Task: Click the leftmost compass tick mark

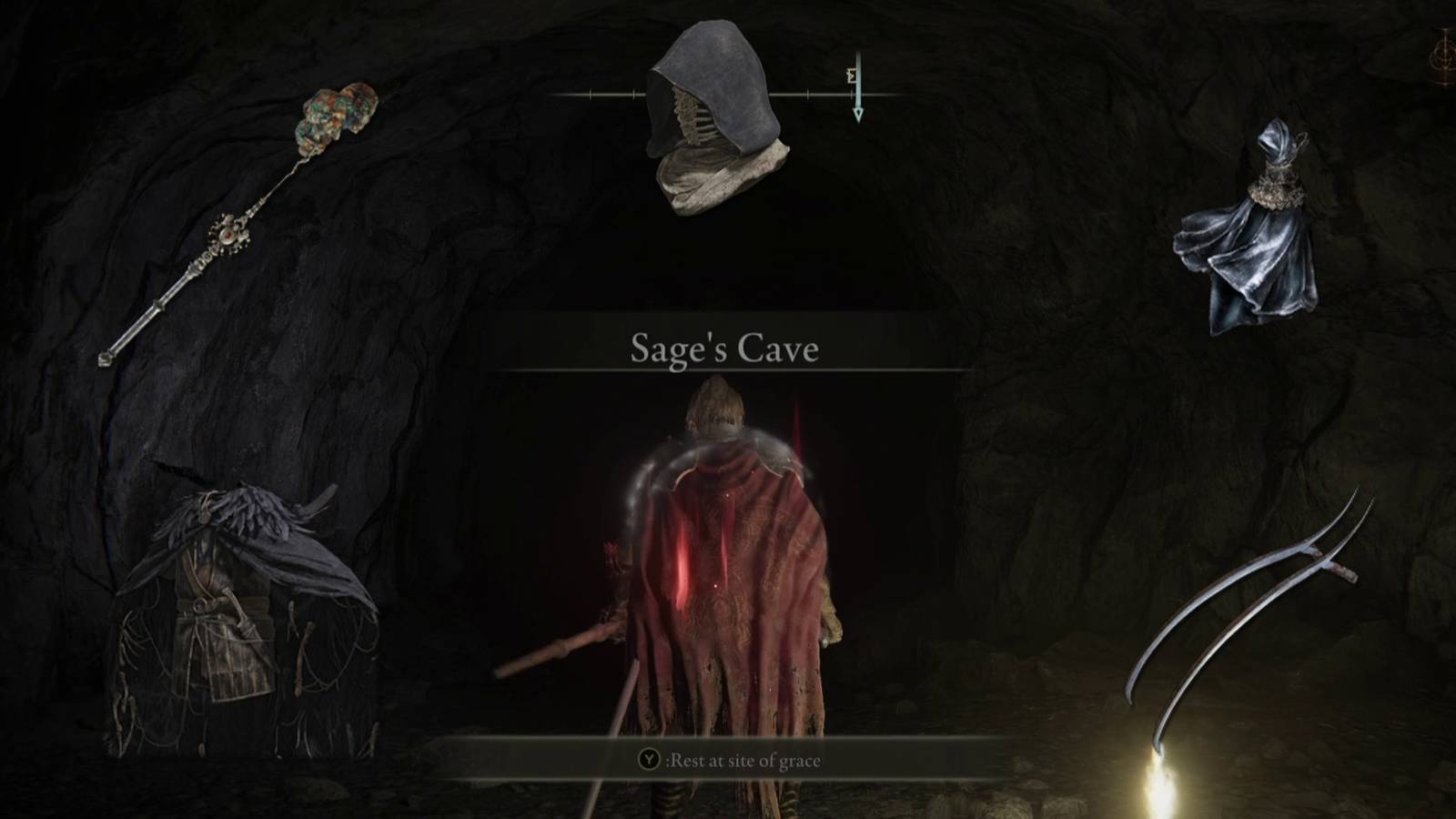Action: (x=590, y=93)
